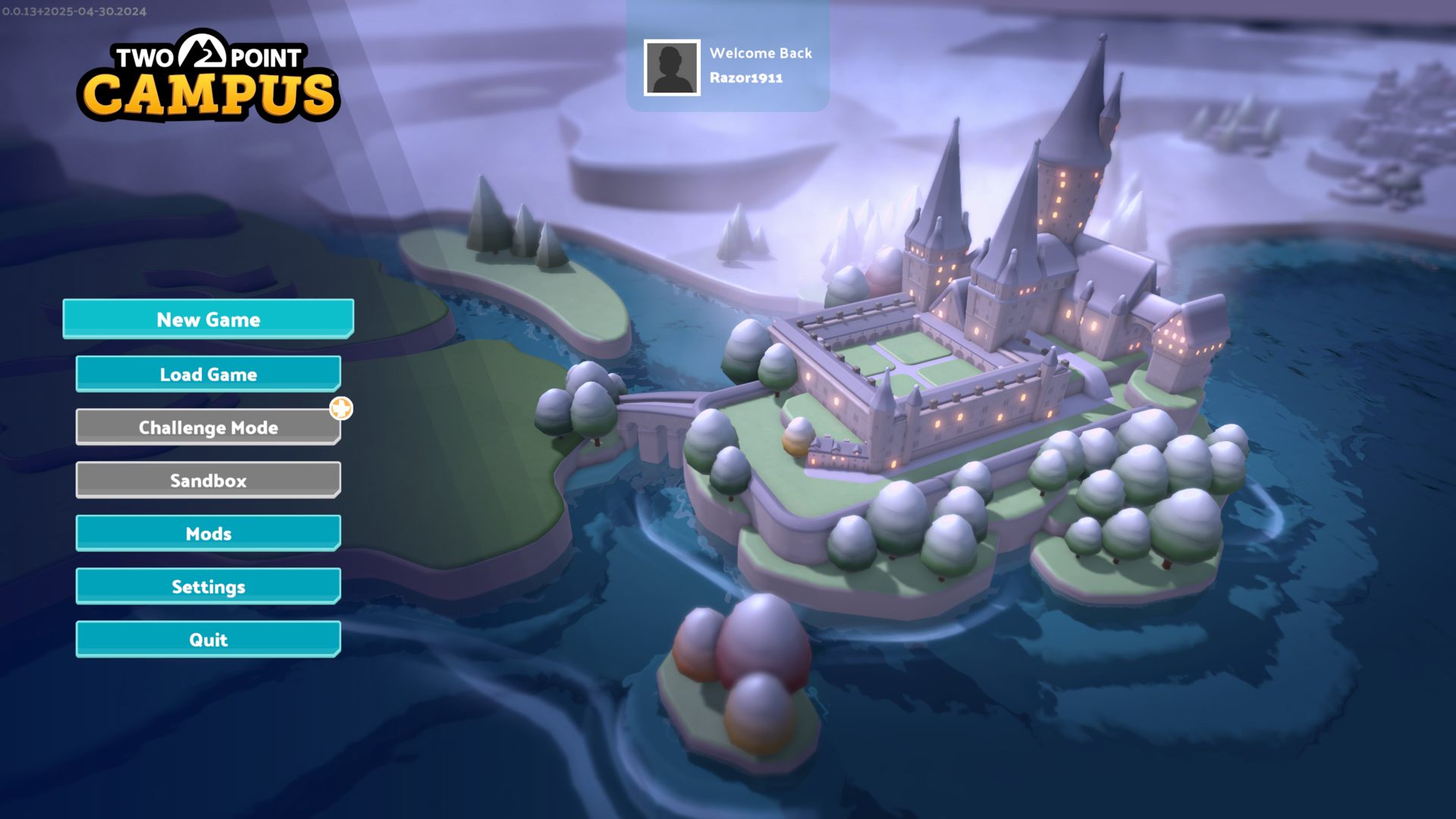This screenshot has width=1456, height=819.
Task: Open the Load Game menu
Action: pos(208,374)
